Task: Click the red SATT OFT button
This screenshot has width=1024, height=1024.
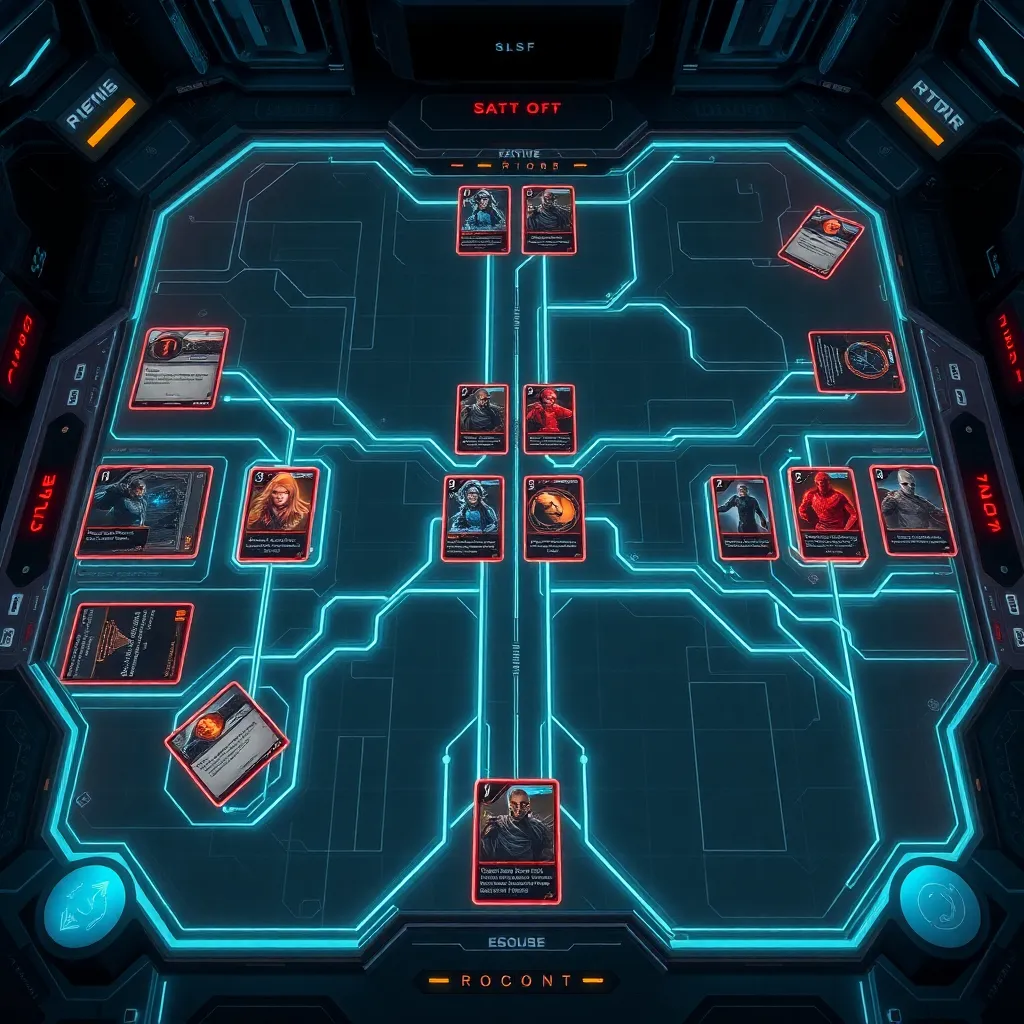Action: coord(516,108)
